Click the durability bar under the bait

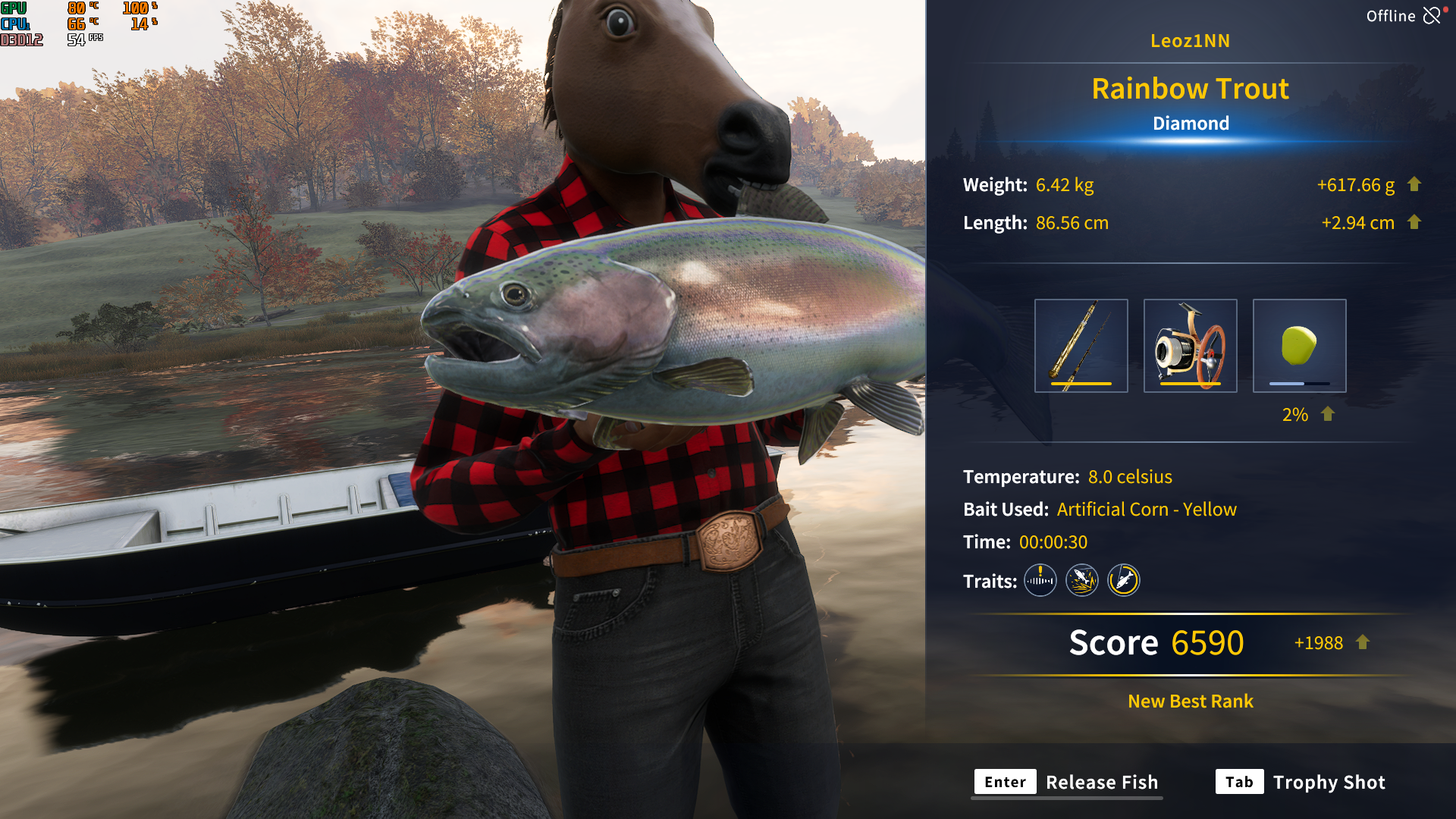1299,384
